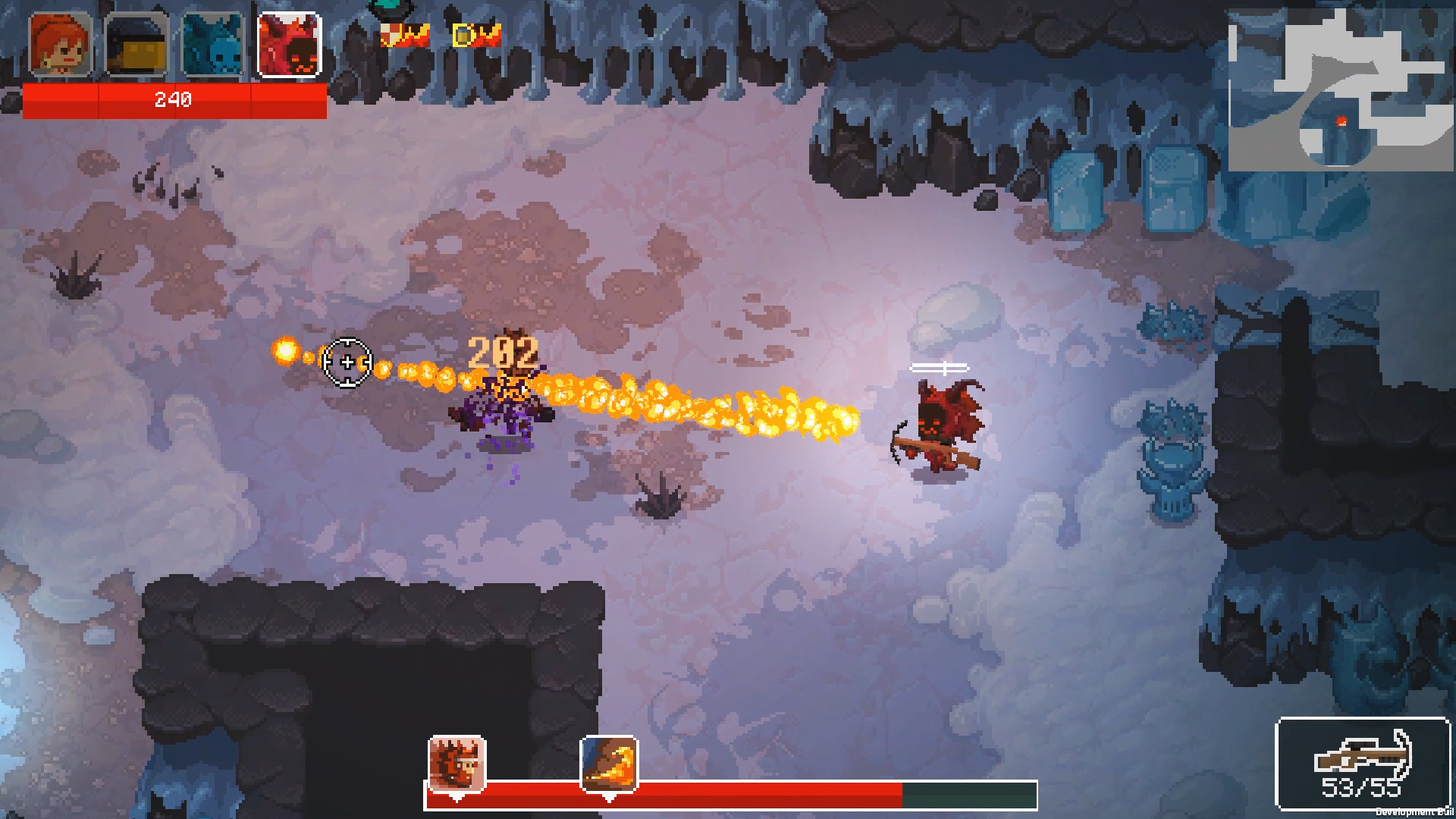The height and width of the screenshot is (819, 1456).
Task: Click the 240 health bar below the portraits
Action: tap(171, 99)
